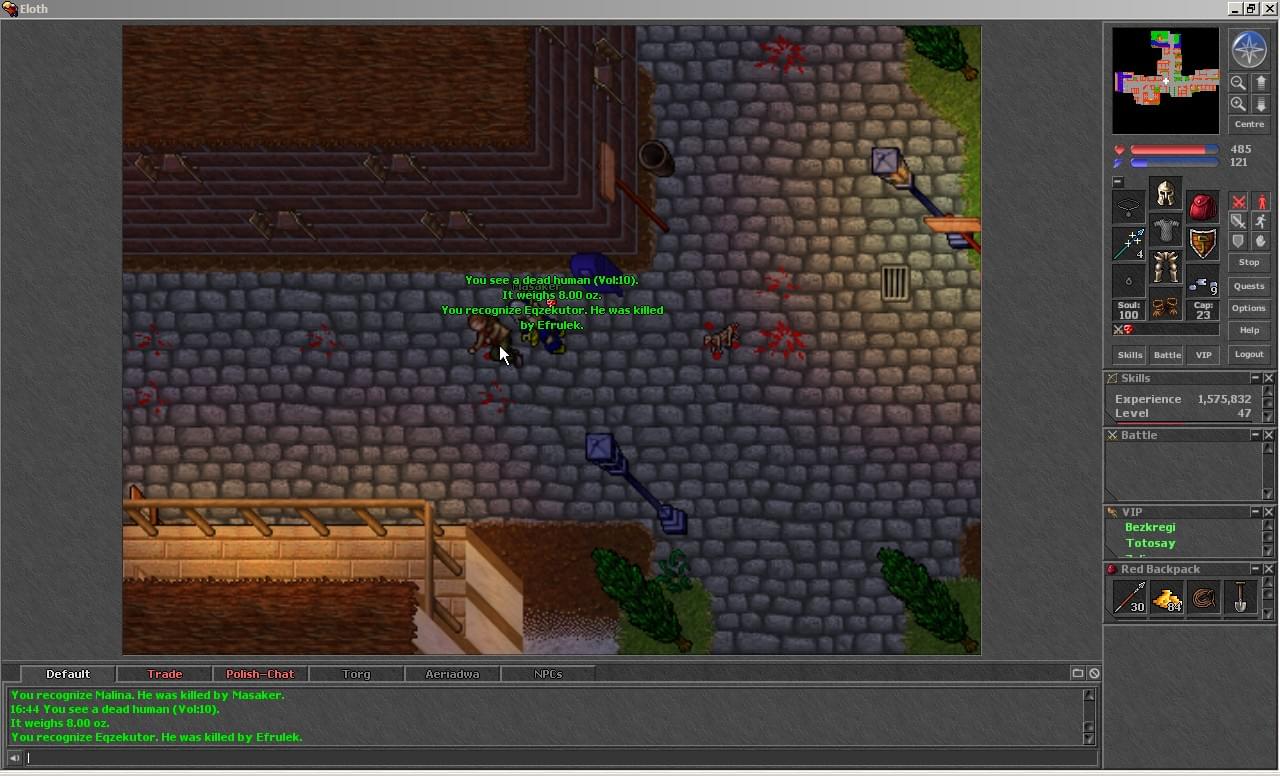Select Totosay in the VIP list

(1150, 543)
